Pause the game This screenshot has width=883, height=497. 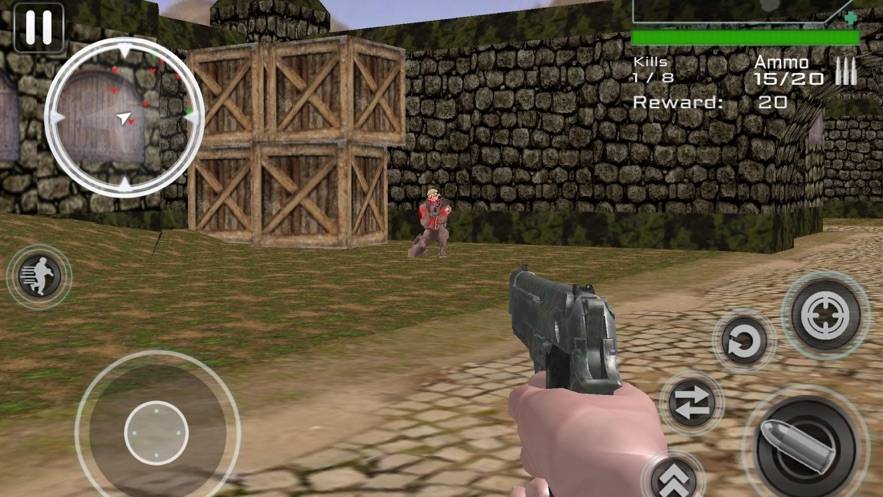coord(39,27)
